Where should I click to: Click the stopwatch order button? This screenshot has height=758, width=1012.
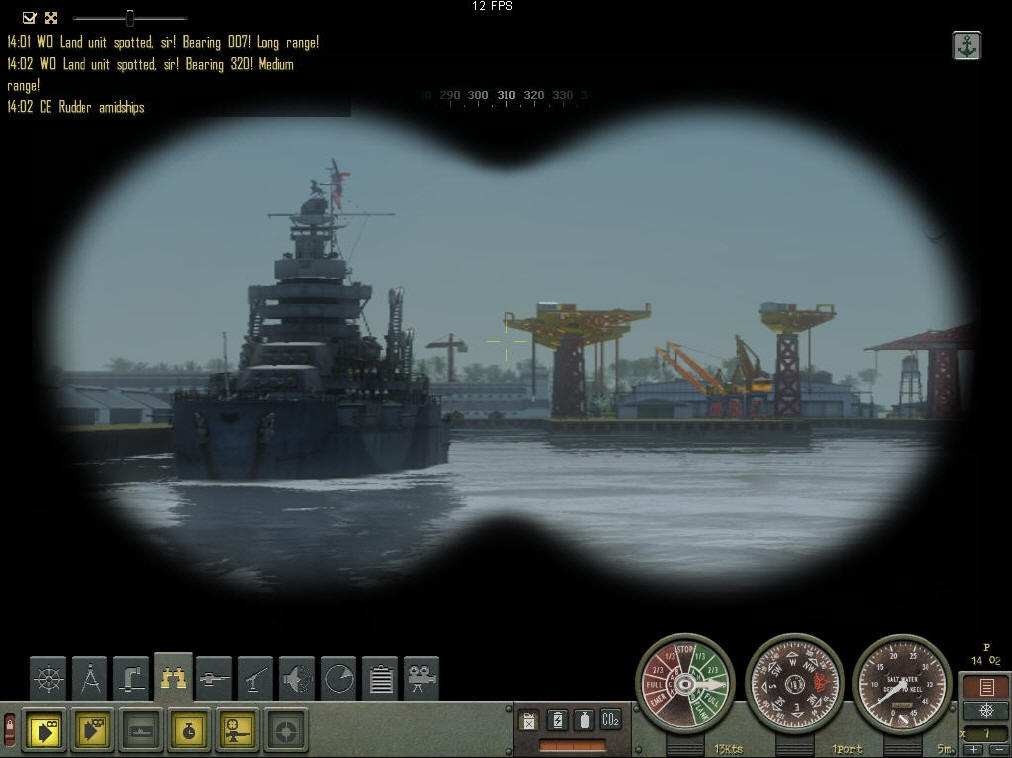pos(188,730)
